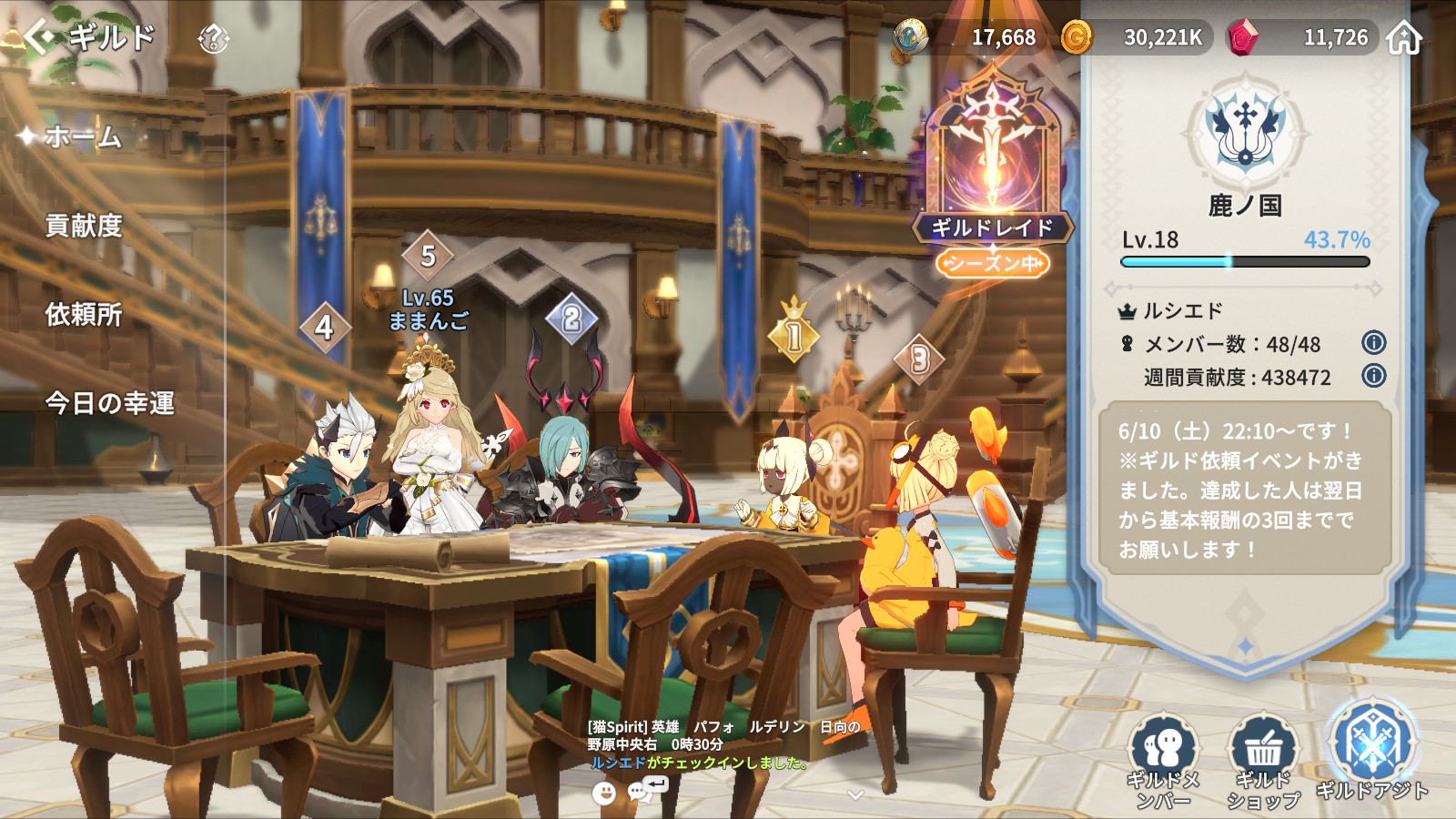1456x819 pixels.
Task: Open the question mark help icon
Action: pos(213,38)
